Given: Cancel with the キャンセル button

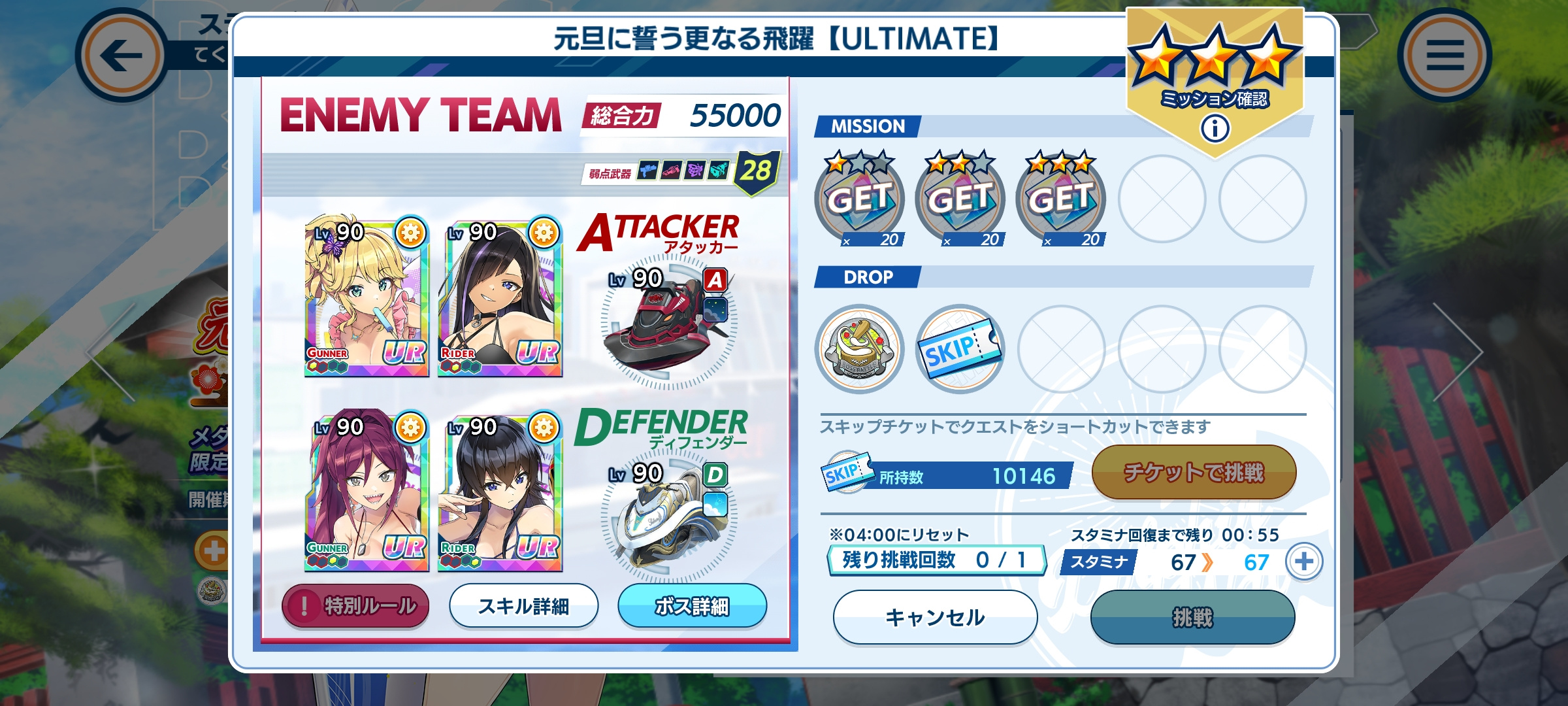Looking at the screenshot, I should pyautogui.click(x=935, y=617).
